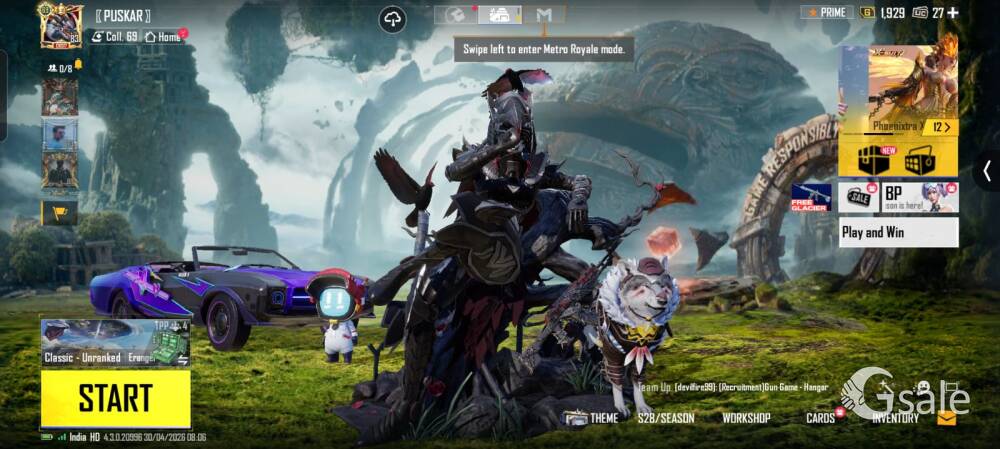1000x449 pixels.
Task: Select the Play and Win button
Action: pyautogui.click(x=898, y=232)
